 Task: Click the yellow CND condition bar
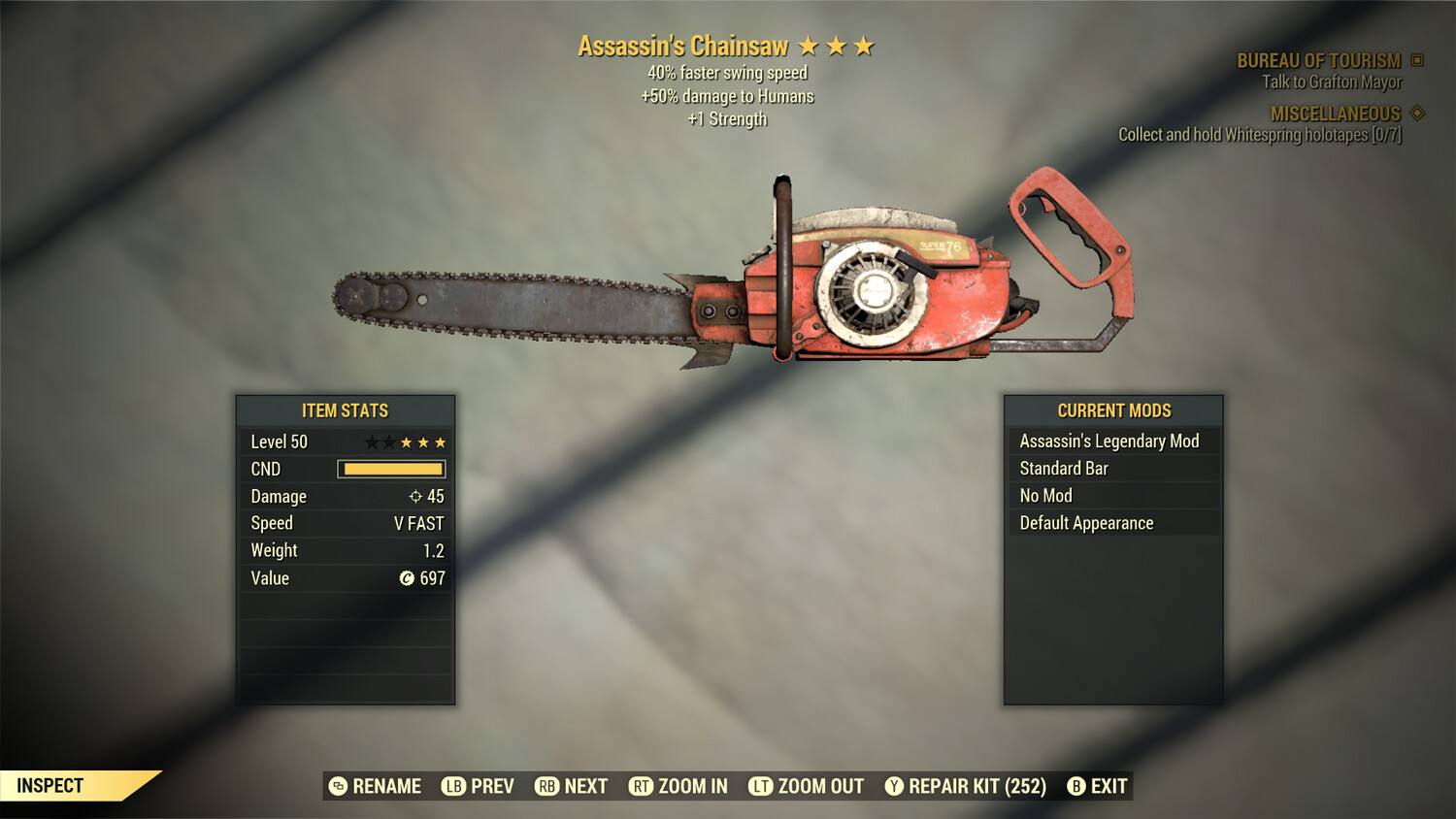pyautogui.click(x=391, y=469)
